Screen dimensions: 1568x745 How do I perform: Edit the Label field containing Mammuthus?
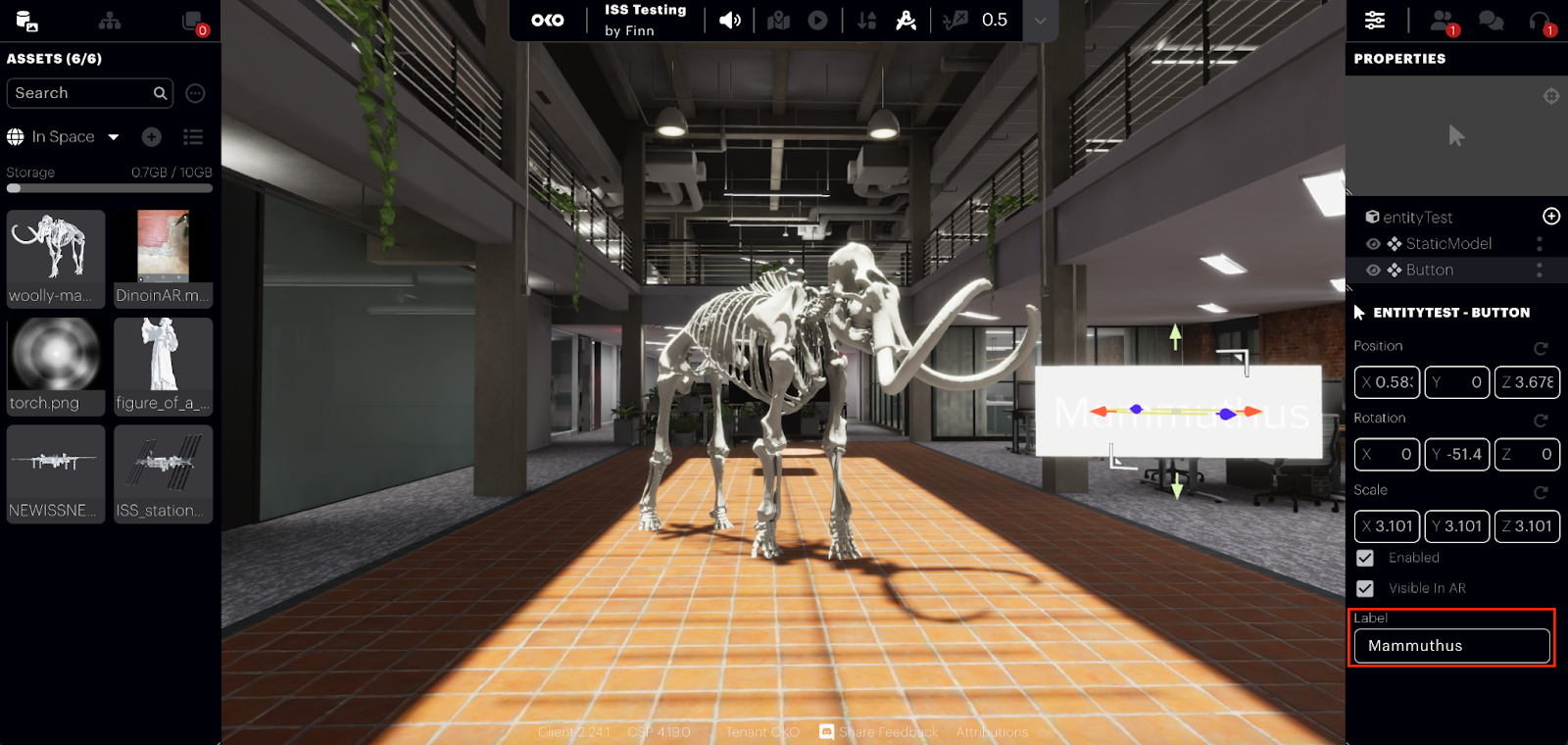1451,646
